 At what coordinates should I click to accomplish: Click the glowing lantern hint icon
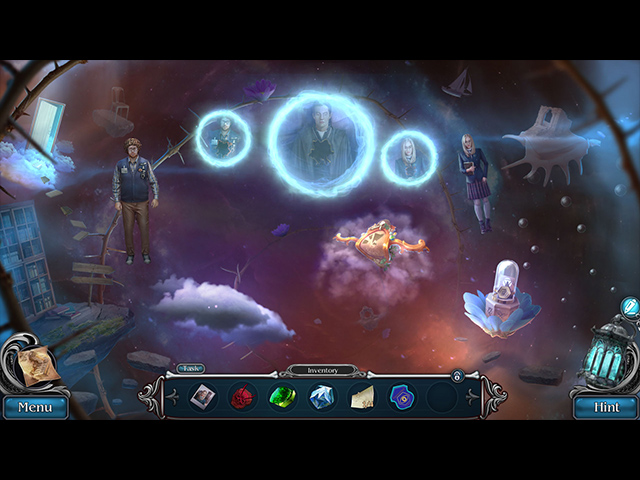point(604,354)
